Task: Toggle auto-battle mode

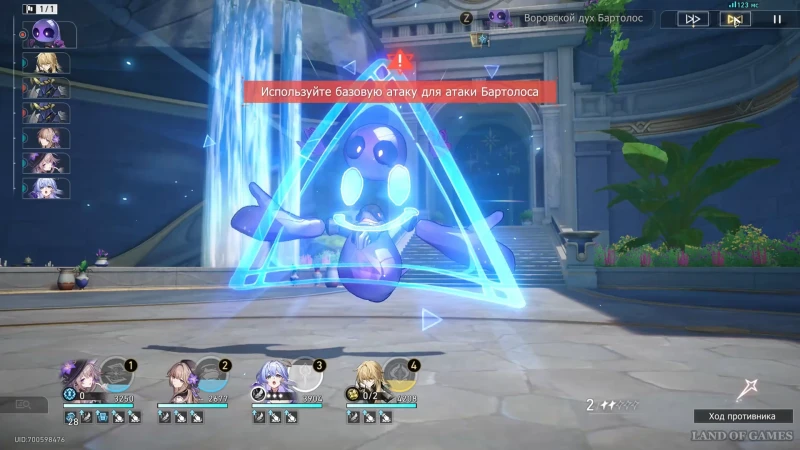Action: [734, 18]
